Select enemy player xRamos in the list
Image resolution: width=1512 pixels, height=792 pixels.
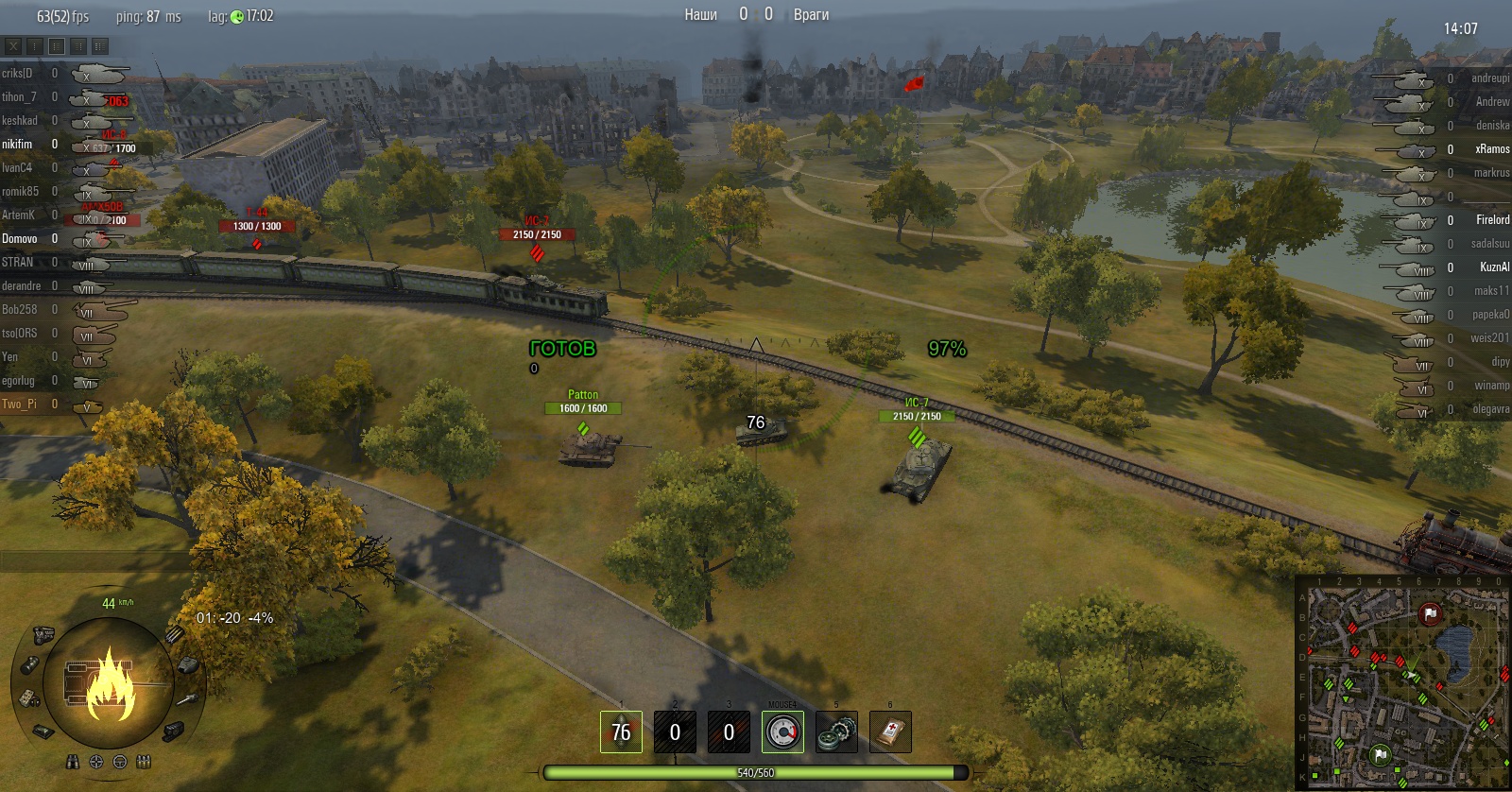coord(1491,149)
